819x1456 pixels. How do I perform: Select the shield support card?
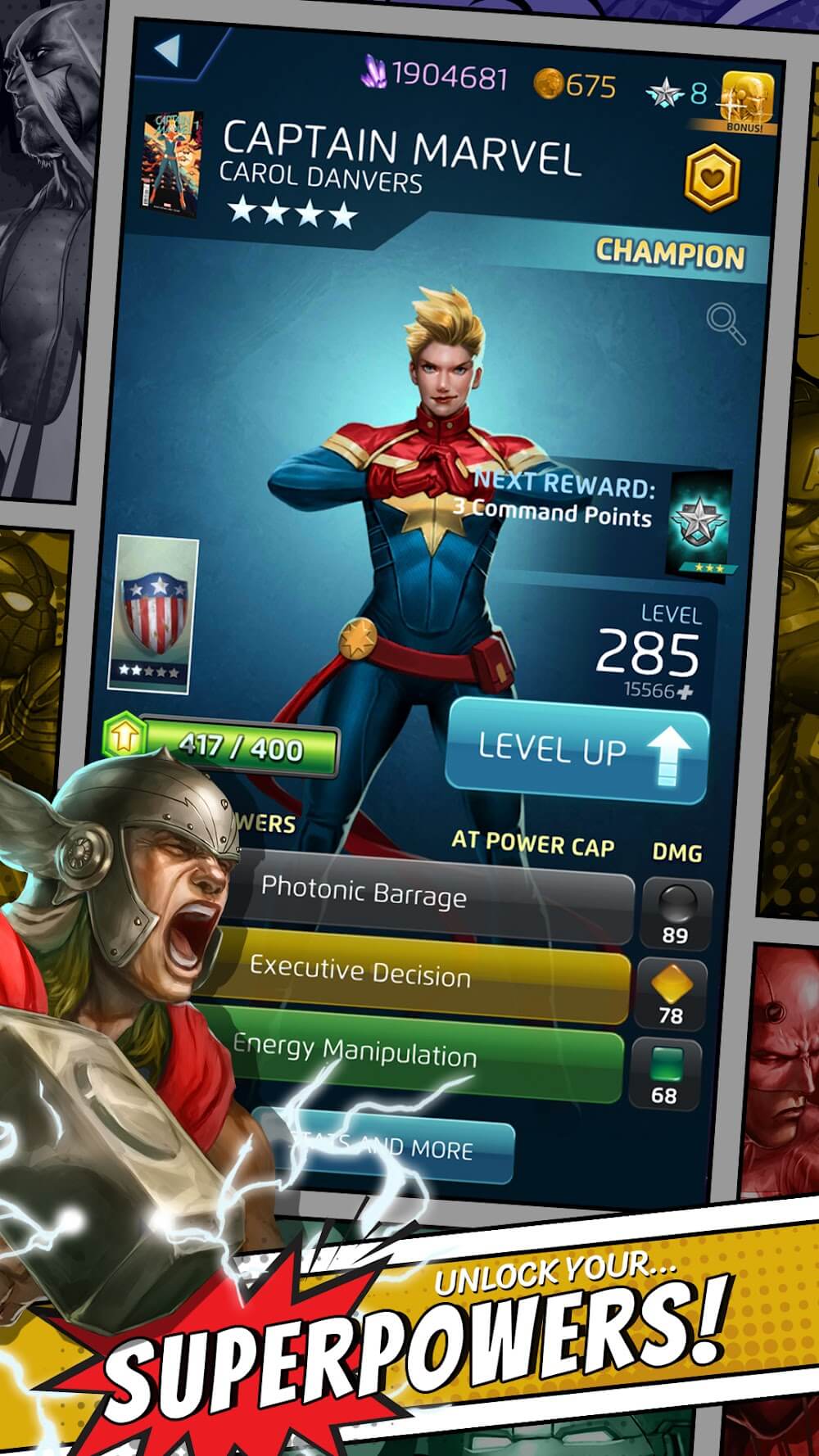coord(153,614)
